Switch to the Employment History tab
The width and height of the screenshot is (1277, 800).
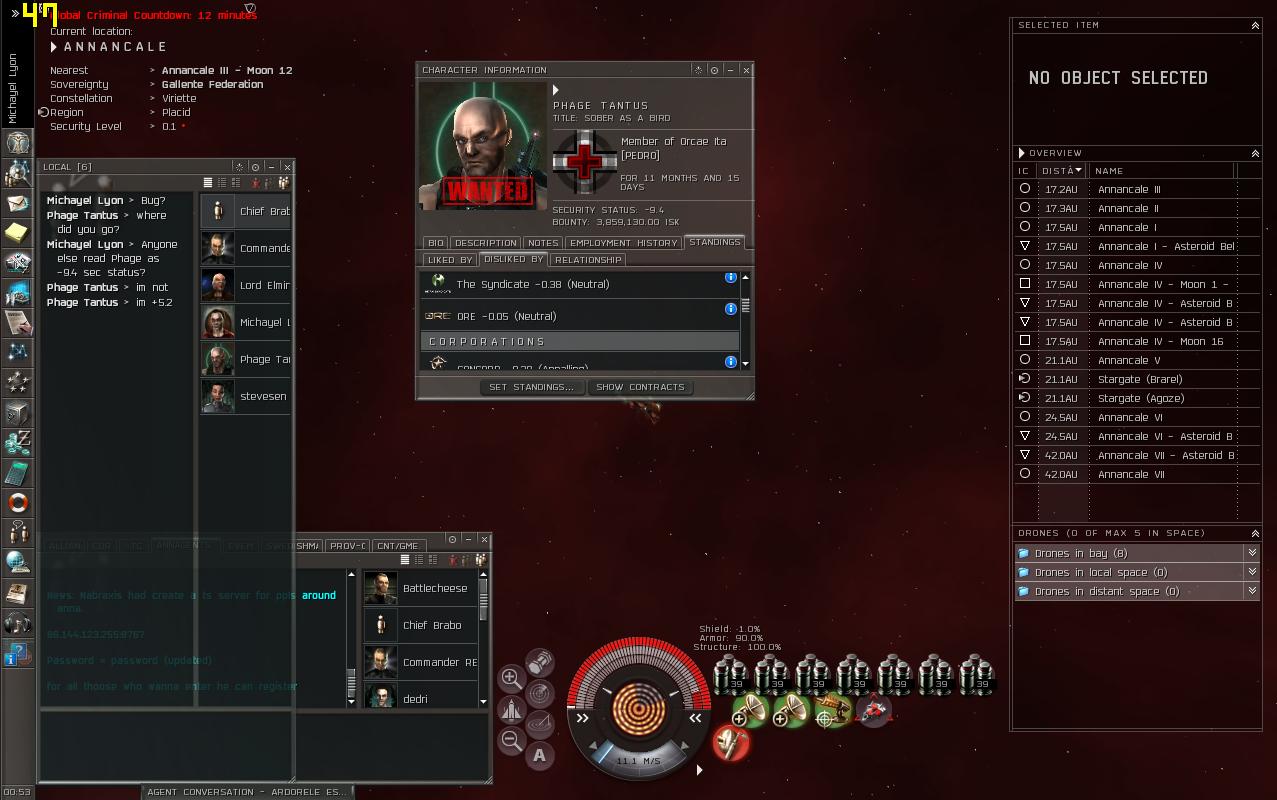coord(624,243)
